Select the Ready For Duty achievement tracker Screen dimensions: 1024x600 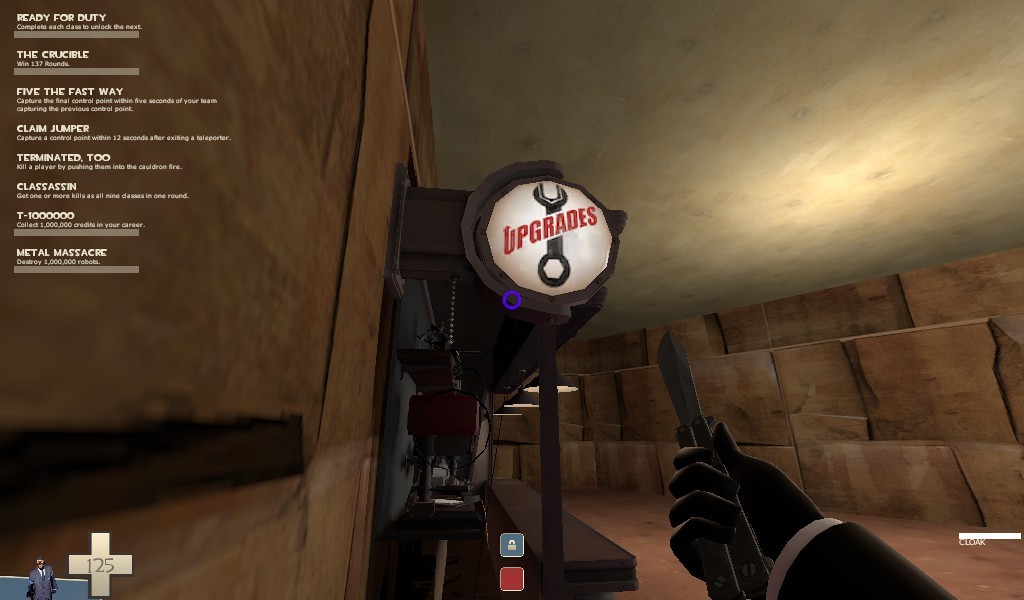(61, 18)
